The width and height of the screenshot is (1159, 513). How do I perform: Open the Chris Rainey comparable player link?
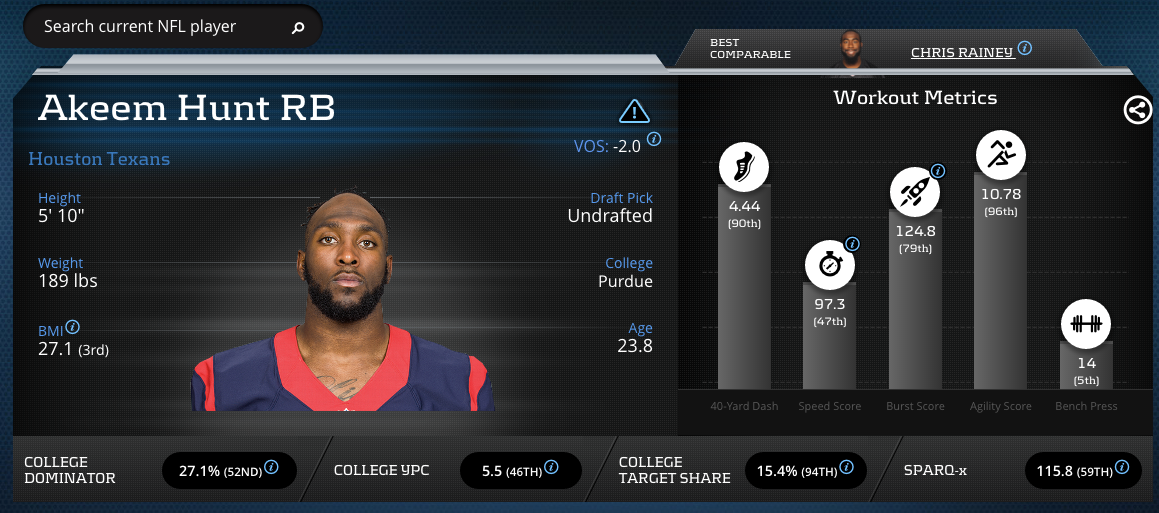[961, 52]
